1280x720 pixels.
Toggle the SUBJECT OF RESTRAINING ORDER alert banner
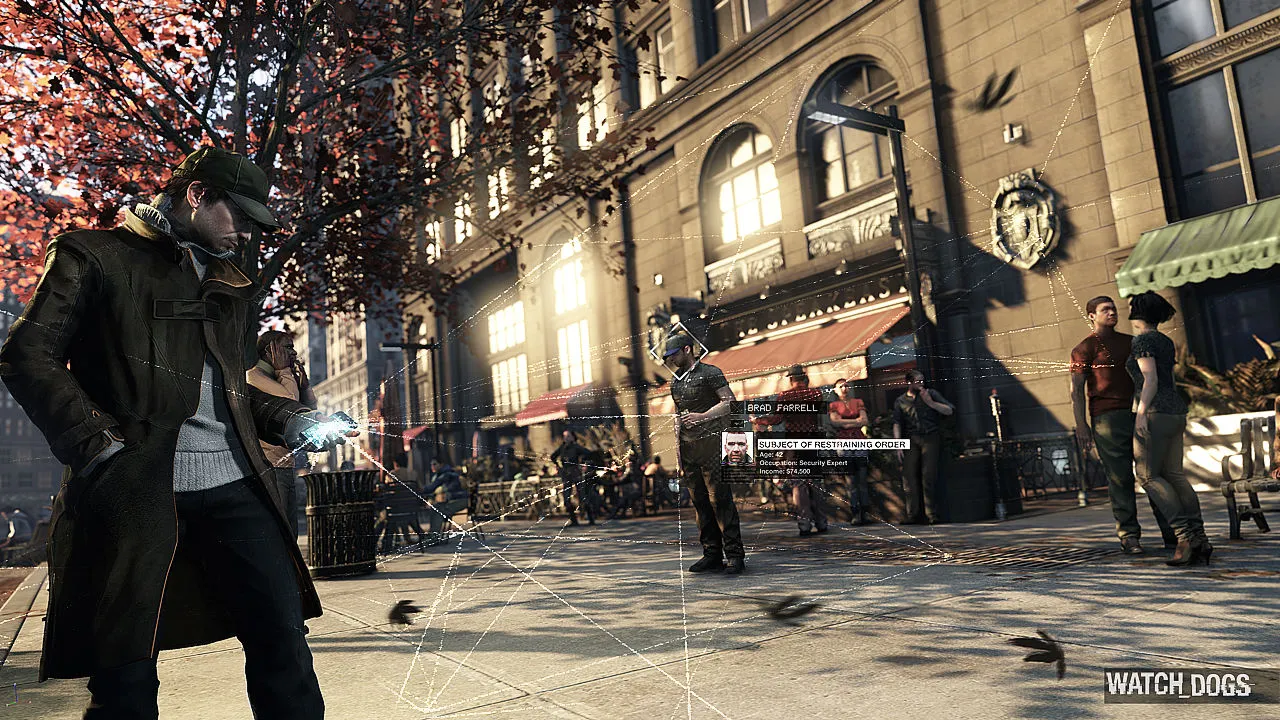pyautogui.click(x=832, y=444)
